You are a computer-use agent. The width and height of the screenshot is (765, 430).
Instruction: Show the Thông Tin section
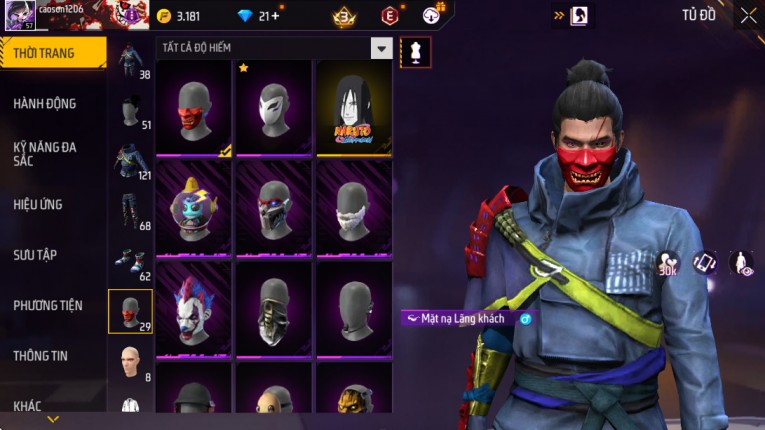[41, 355]
